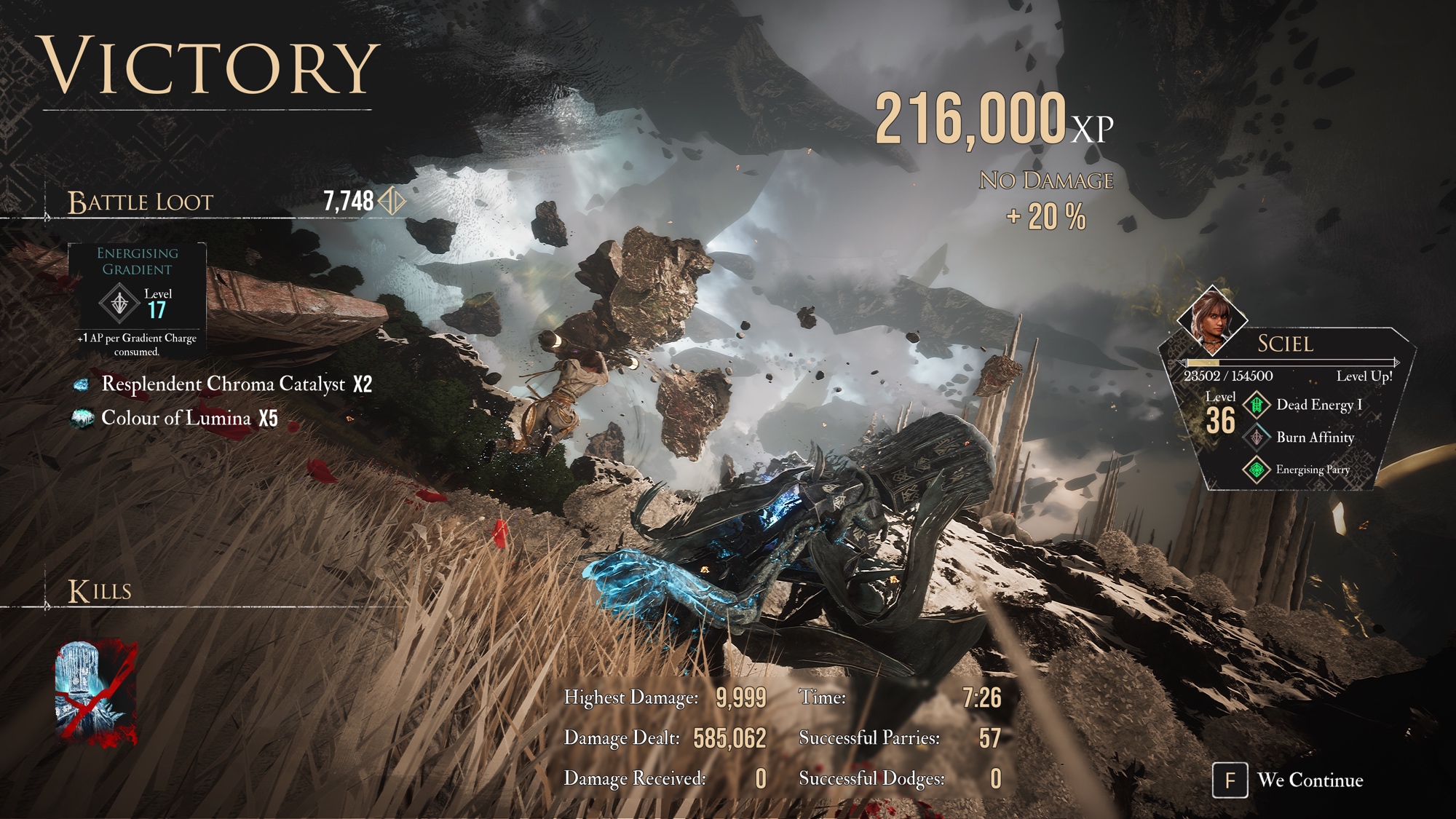Select Resplendent Chroma Catalyst loot entry

pyautogui.click(x=223, y=384)
